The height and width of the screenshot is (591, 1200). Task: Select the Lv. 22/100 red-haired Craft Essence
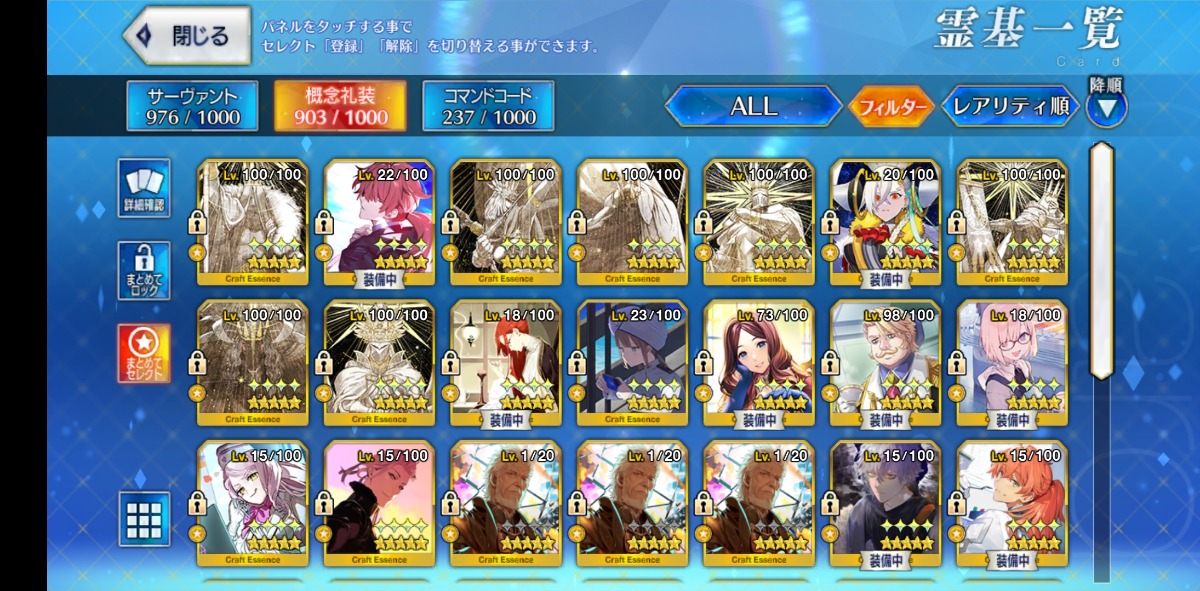point(379,222)
